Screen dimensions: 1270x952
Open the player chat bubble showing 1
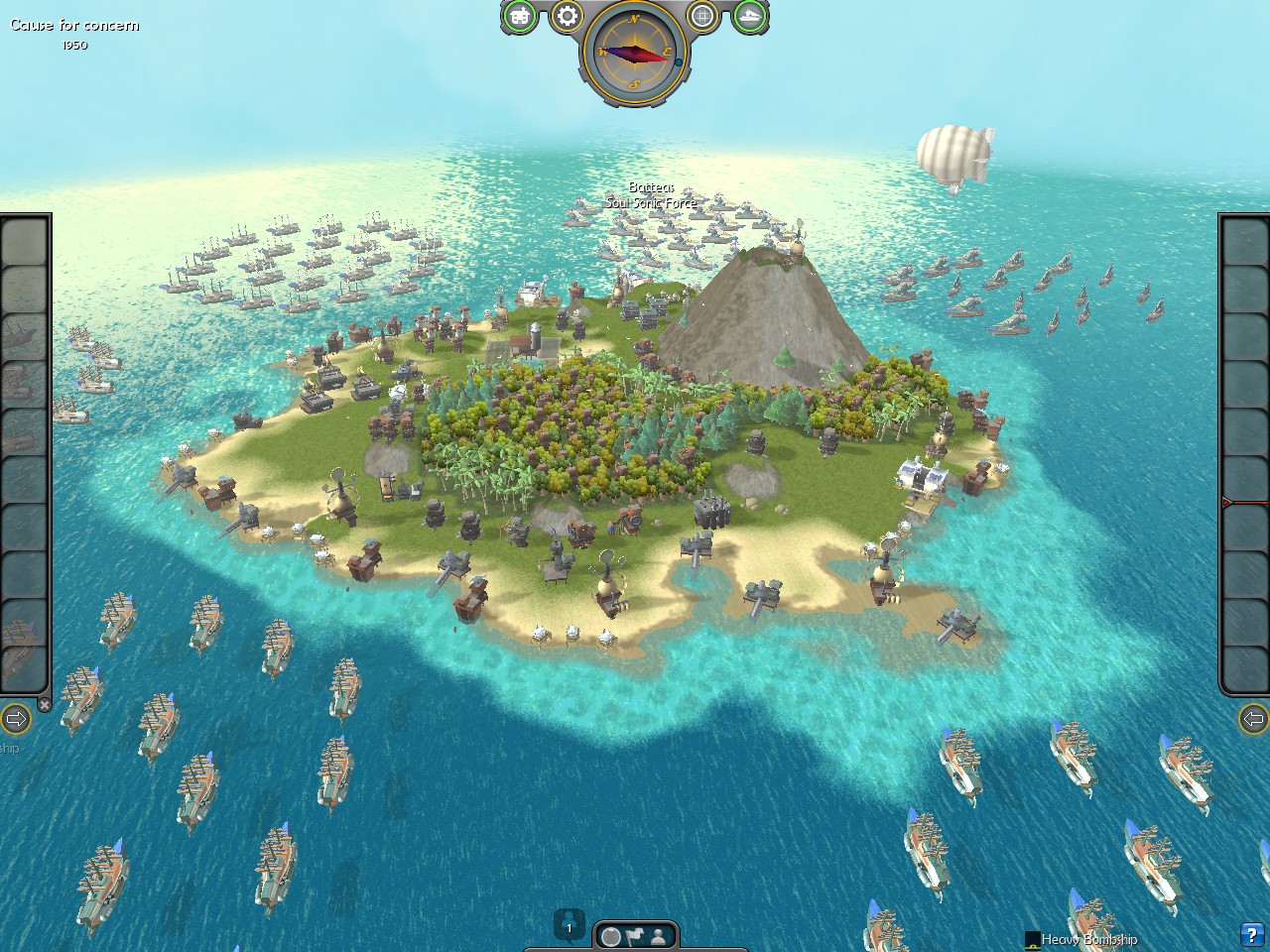(x=570, y=926)
